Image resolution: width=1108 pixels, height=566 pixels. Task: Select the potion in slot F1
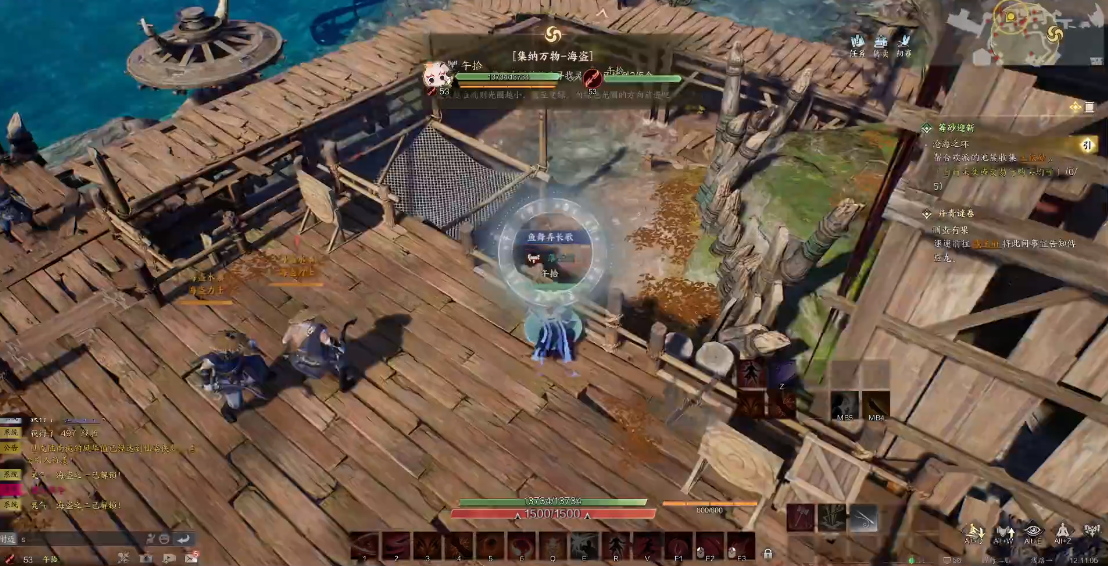pos(678,545)
